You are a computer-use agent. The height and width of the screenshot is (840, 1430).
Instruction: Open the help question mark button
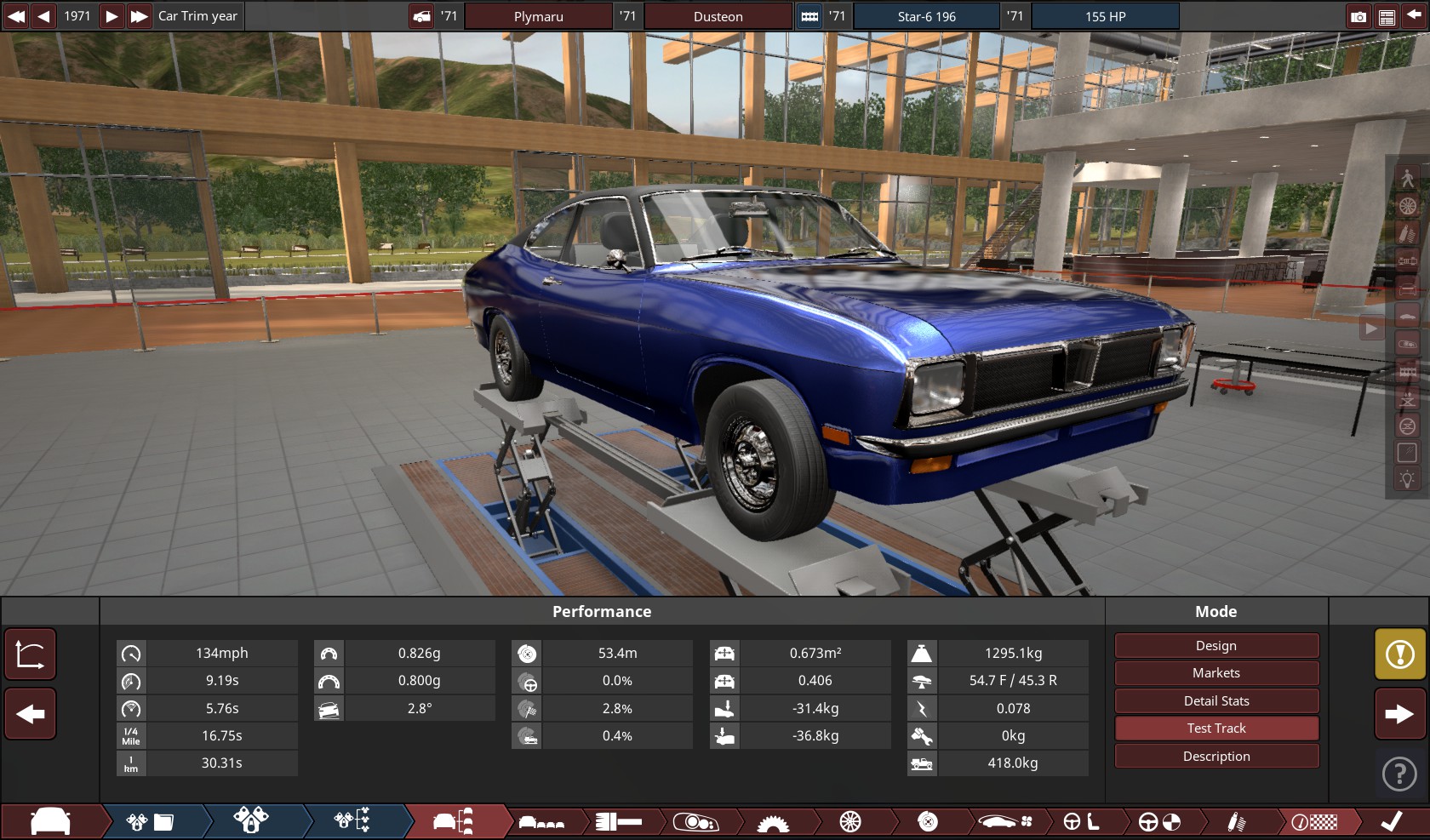(1399, 774)
